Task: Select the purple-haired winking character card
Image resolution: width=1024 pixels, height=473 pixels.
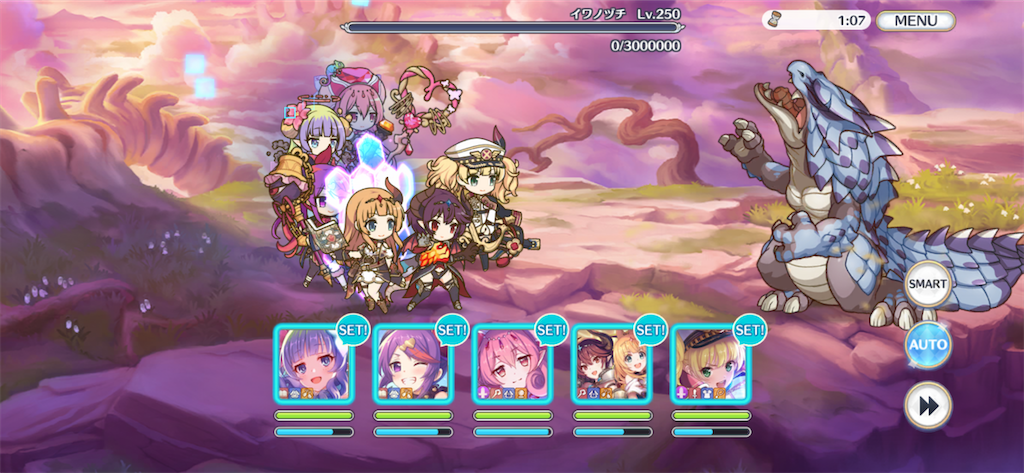Action: click(412, 365)
